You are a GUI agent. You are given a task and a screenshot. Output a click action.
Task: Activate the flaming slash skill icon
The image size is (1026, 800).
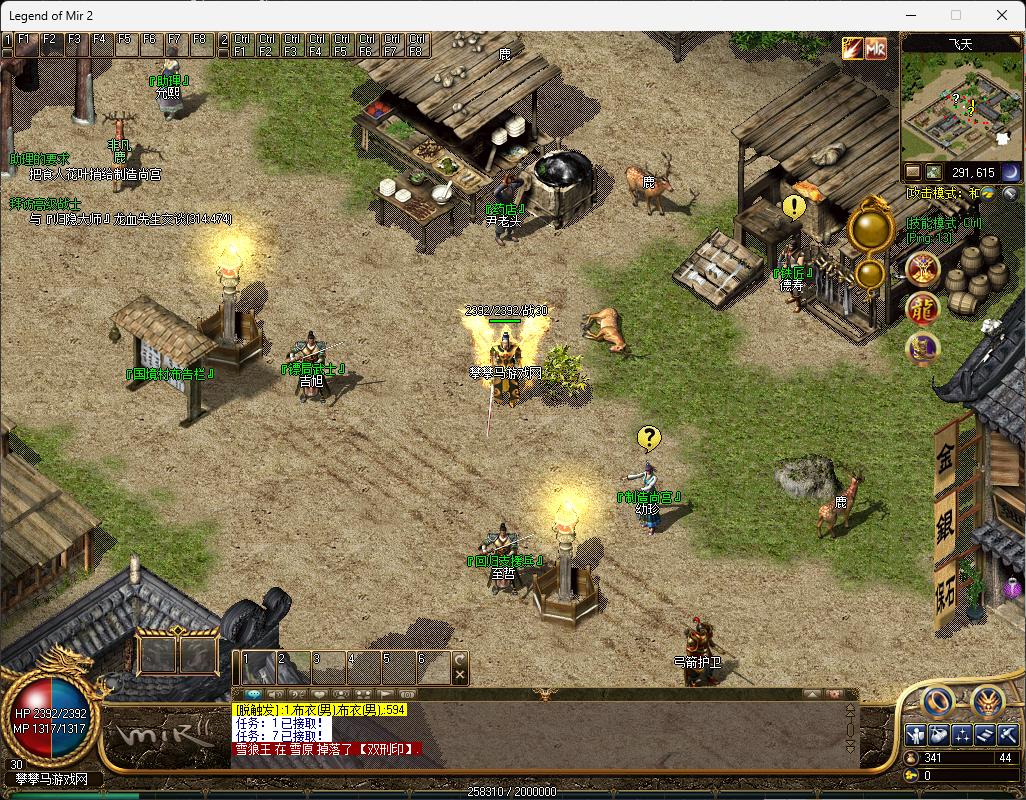click(x=852, y=48)
